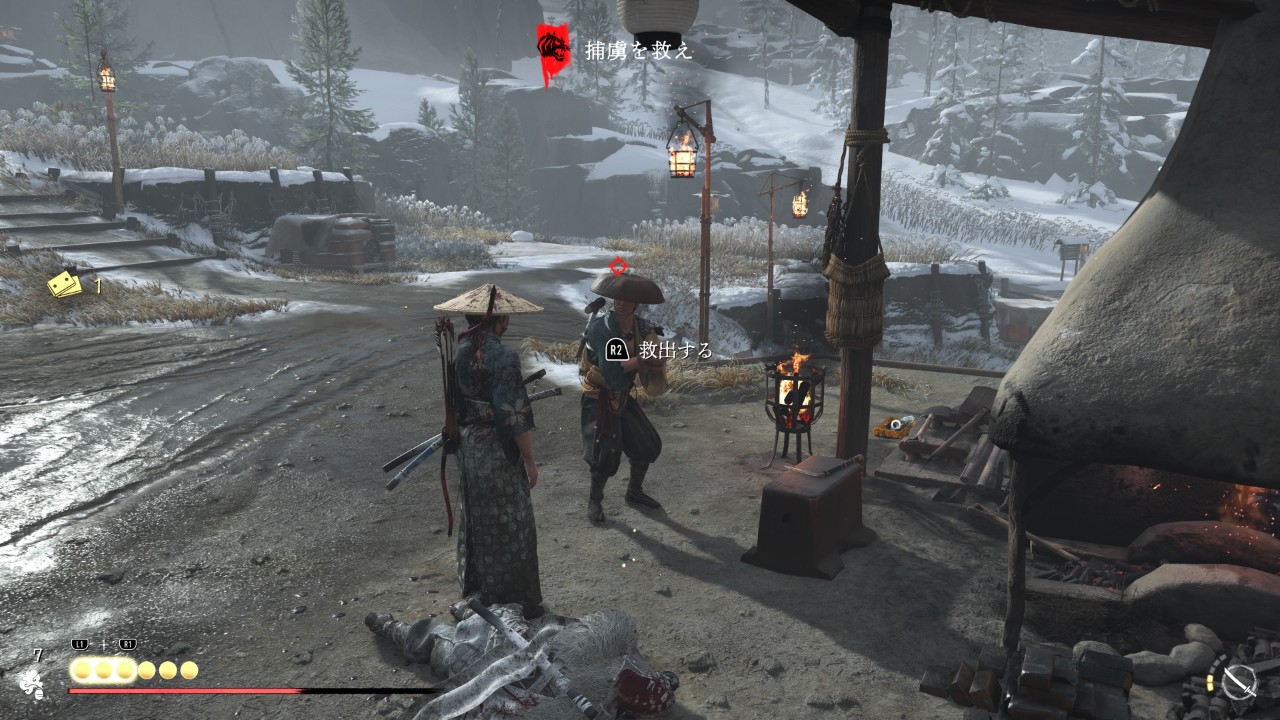Select the katana weapon icon

[1240, 683]
